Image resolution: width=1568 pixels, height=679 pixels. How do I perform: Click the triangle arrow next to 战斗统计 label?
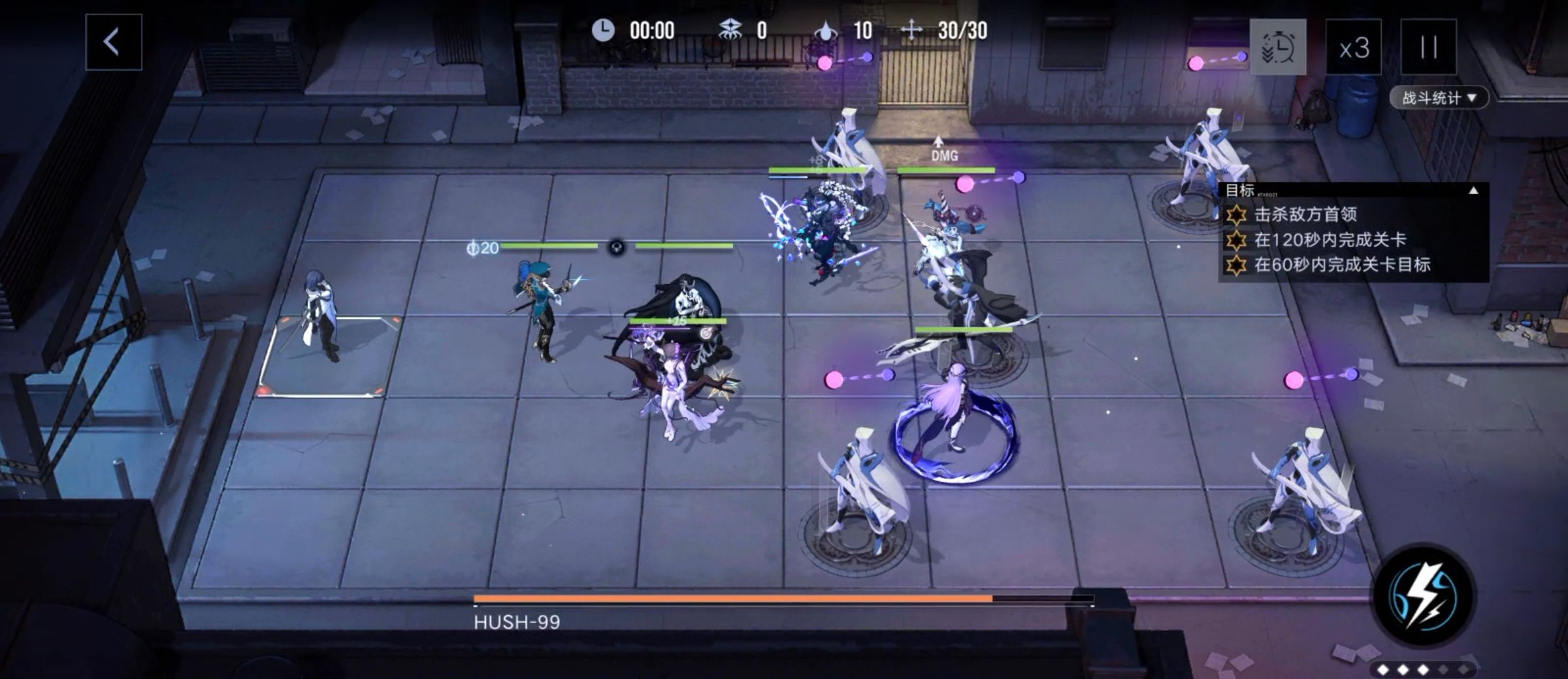click(1473, 97)
